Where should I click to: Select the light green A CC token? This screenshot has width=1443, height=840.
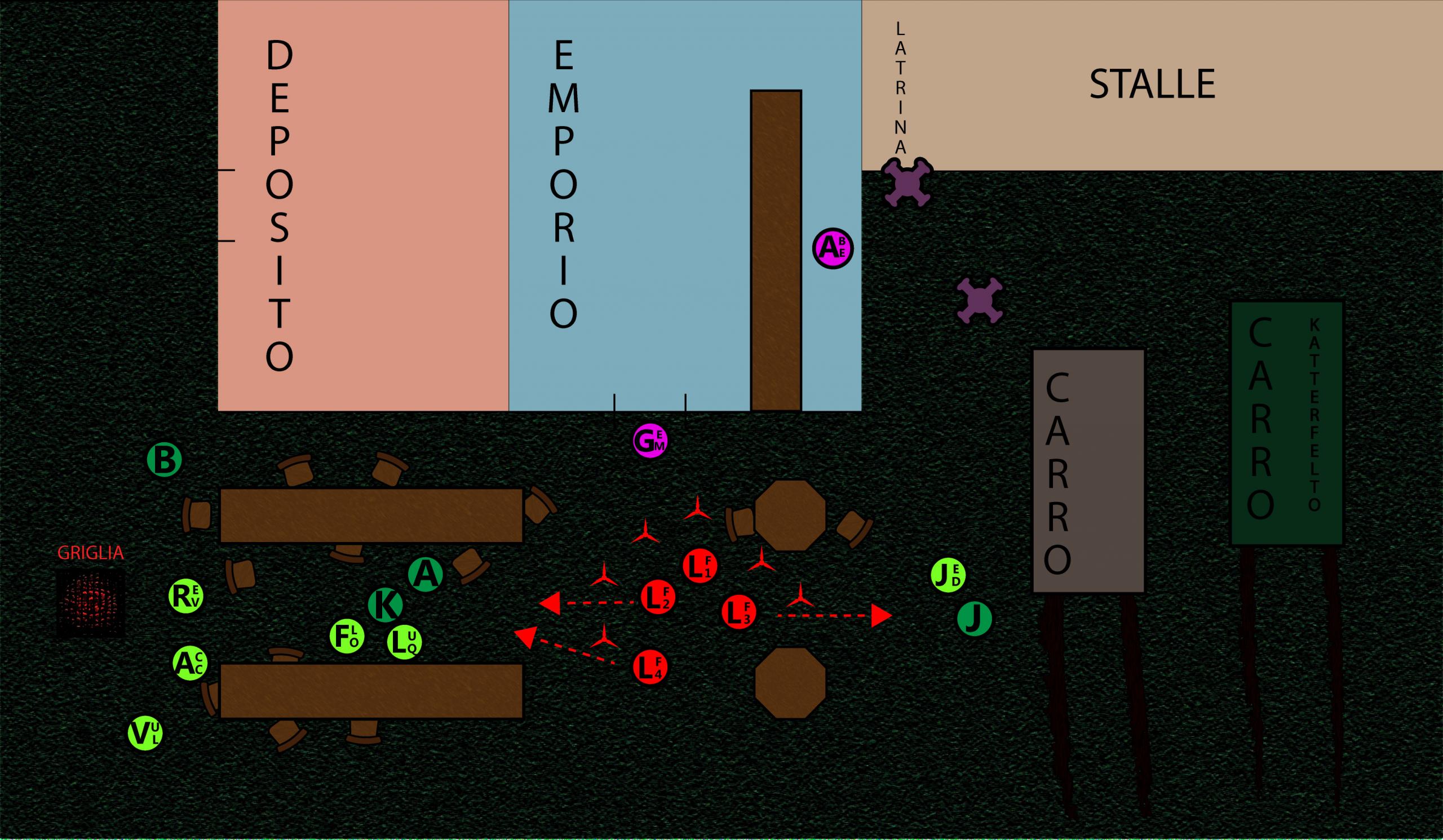tap(190, 663)
